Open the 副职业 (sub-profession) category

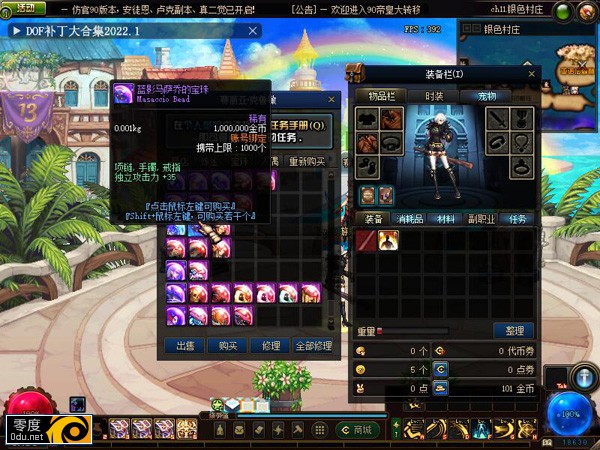pyautogui.click(x=482, y=218)
